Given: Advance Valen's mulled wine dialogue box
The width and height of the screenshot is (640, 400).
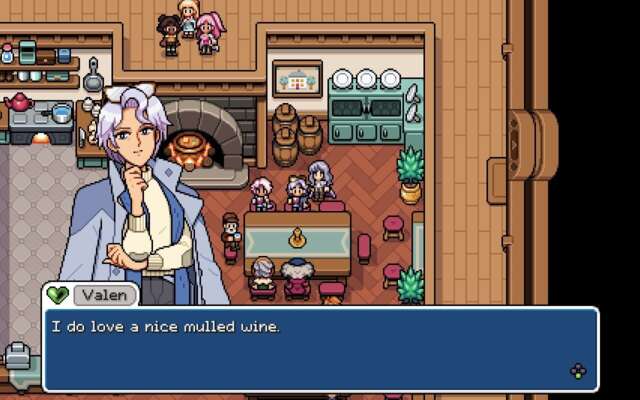Looking at the screenshot, I should tap(578, 372).
